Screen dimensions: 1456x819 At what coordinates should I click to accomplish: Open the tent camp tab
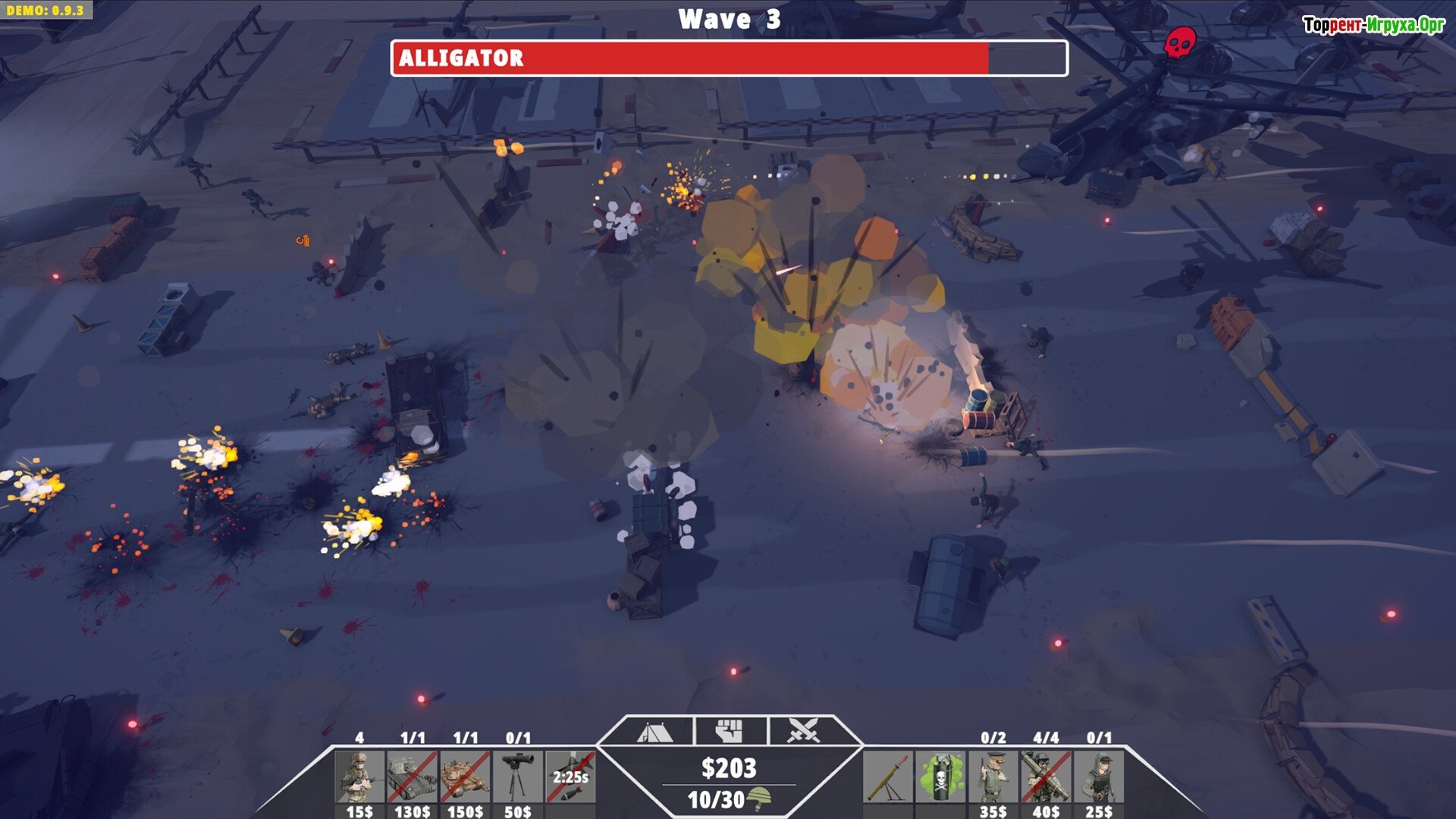654,732
